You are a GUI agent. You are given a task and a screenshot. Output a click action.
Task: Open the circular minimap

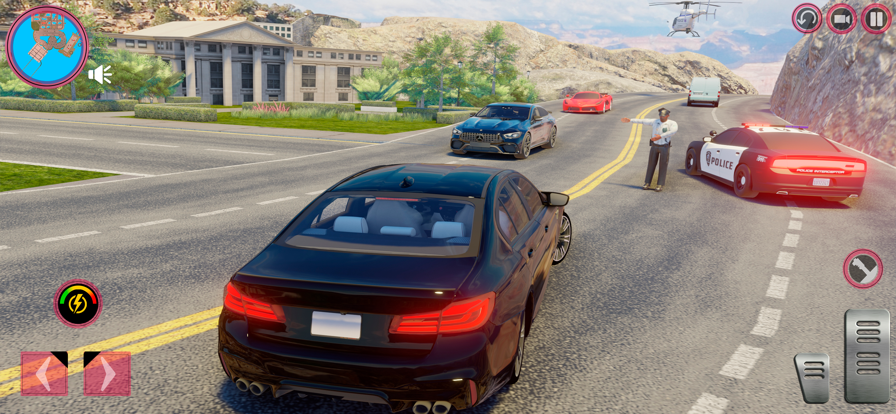[47, 46]
